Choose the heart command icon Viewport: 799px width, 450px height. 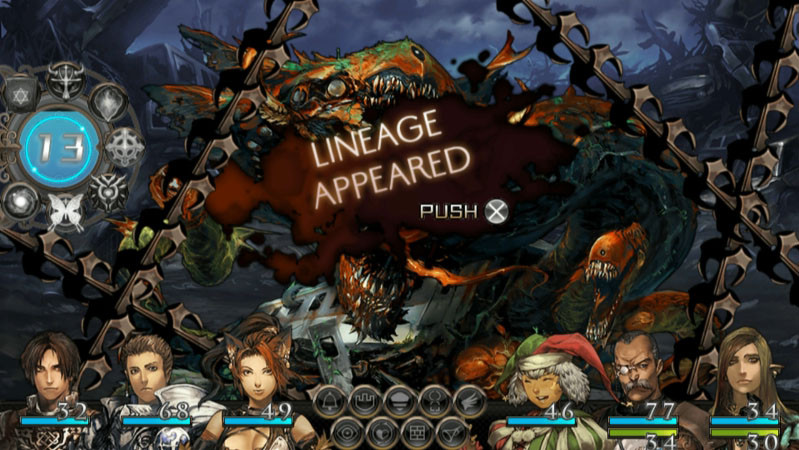pos(381,432)
